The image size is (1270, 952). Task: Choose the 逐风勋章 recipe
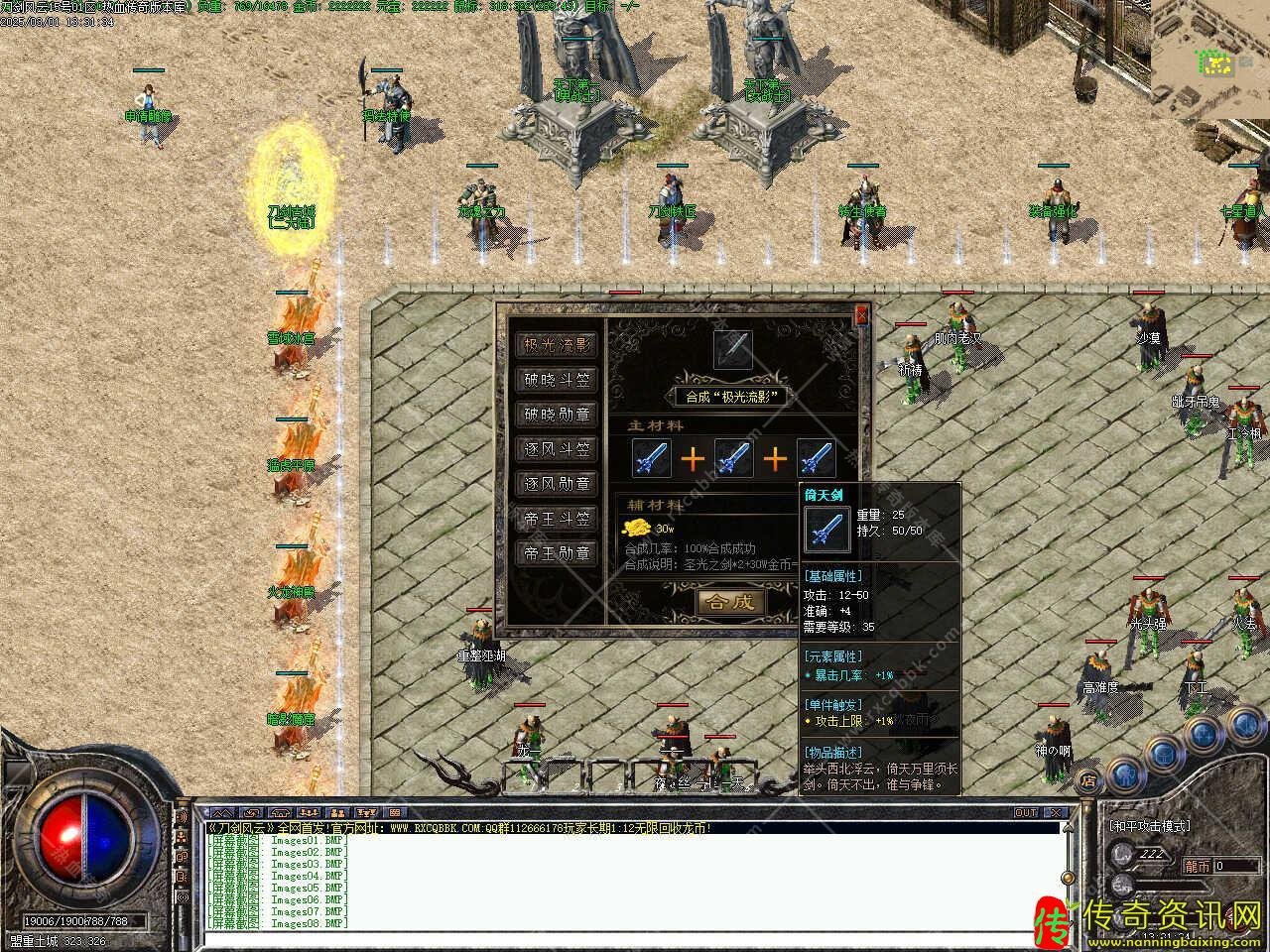[558, 484]
